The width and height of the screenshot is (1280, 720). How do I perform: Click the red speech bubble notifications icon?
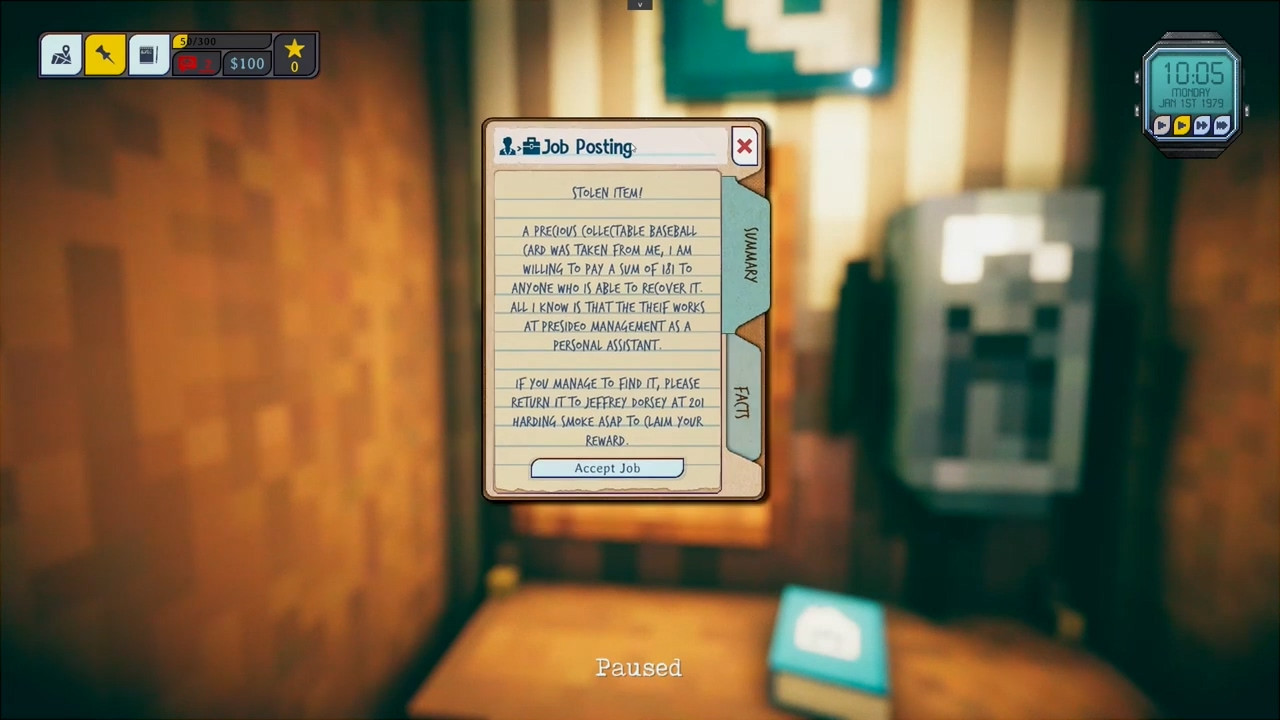pyautogui.click(x=196, y=64)
